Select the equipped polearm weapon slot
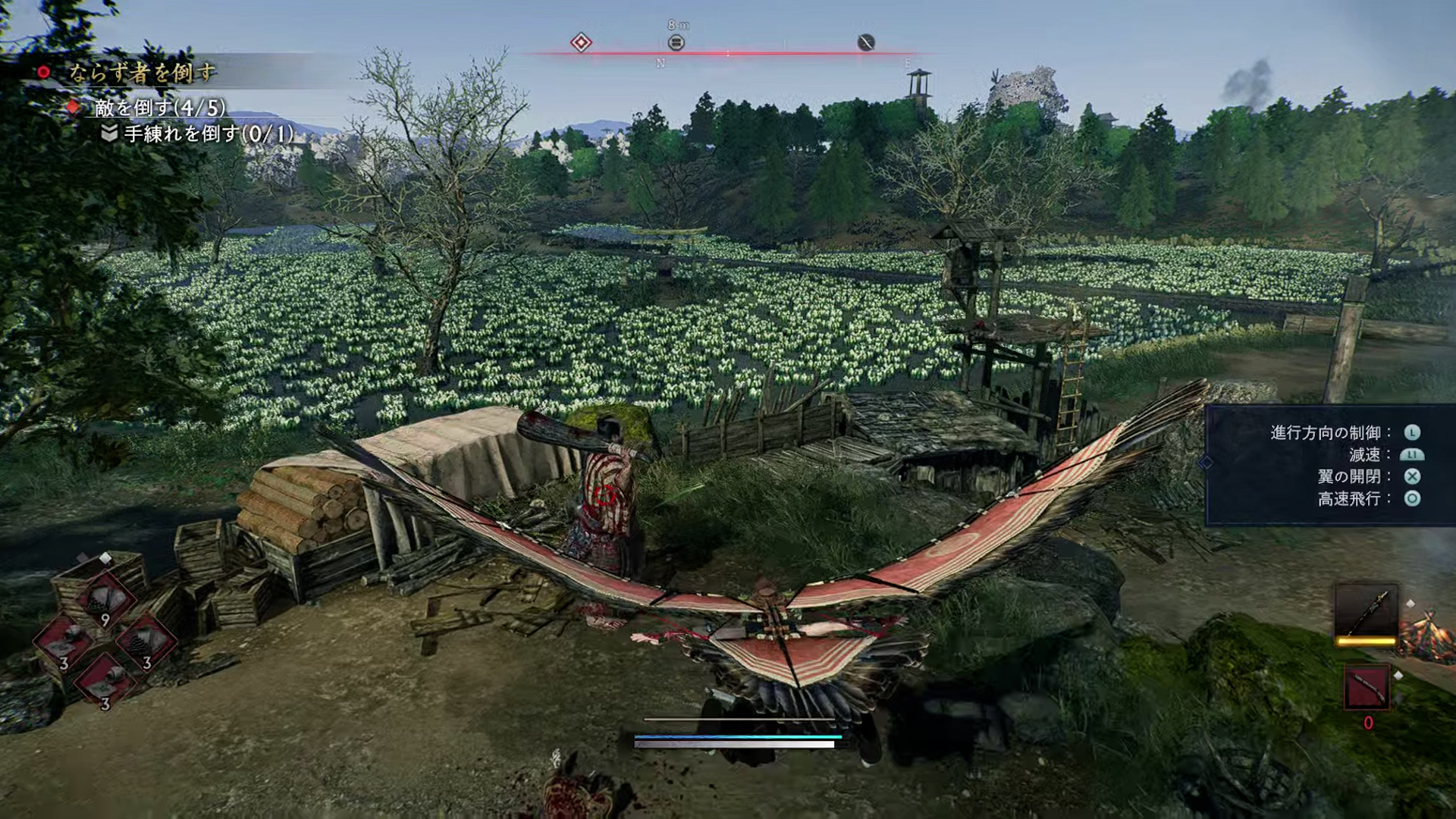This screenshot has width=1456, height=819. tap(1366, 613)
